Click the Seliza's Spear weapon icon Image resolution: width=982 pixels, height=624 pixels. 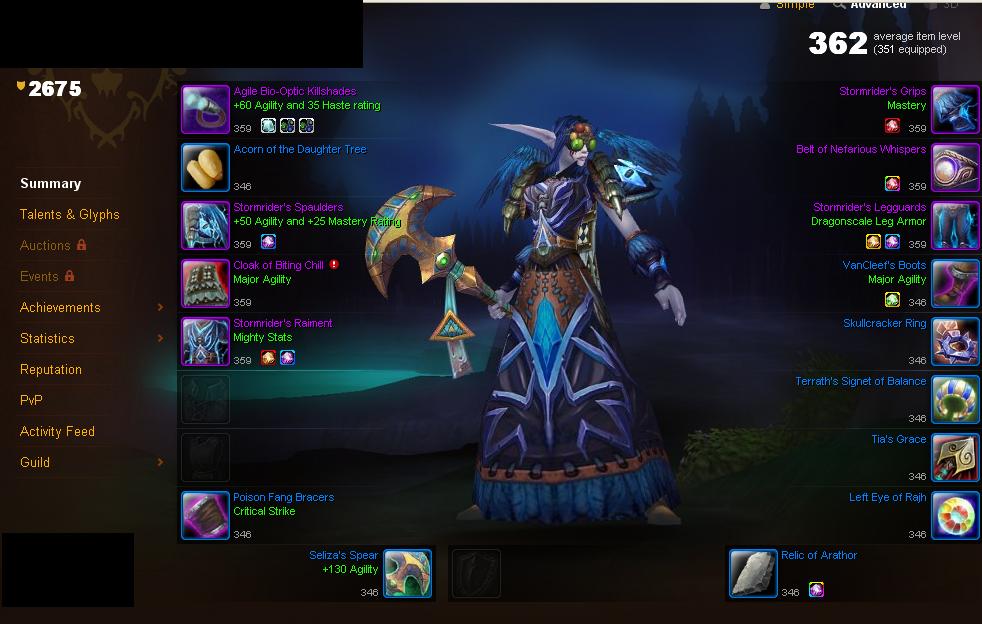407,574
